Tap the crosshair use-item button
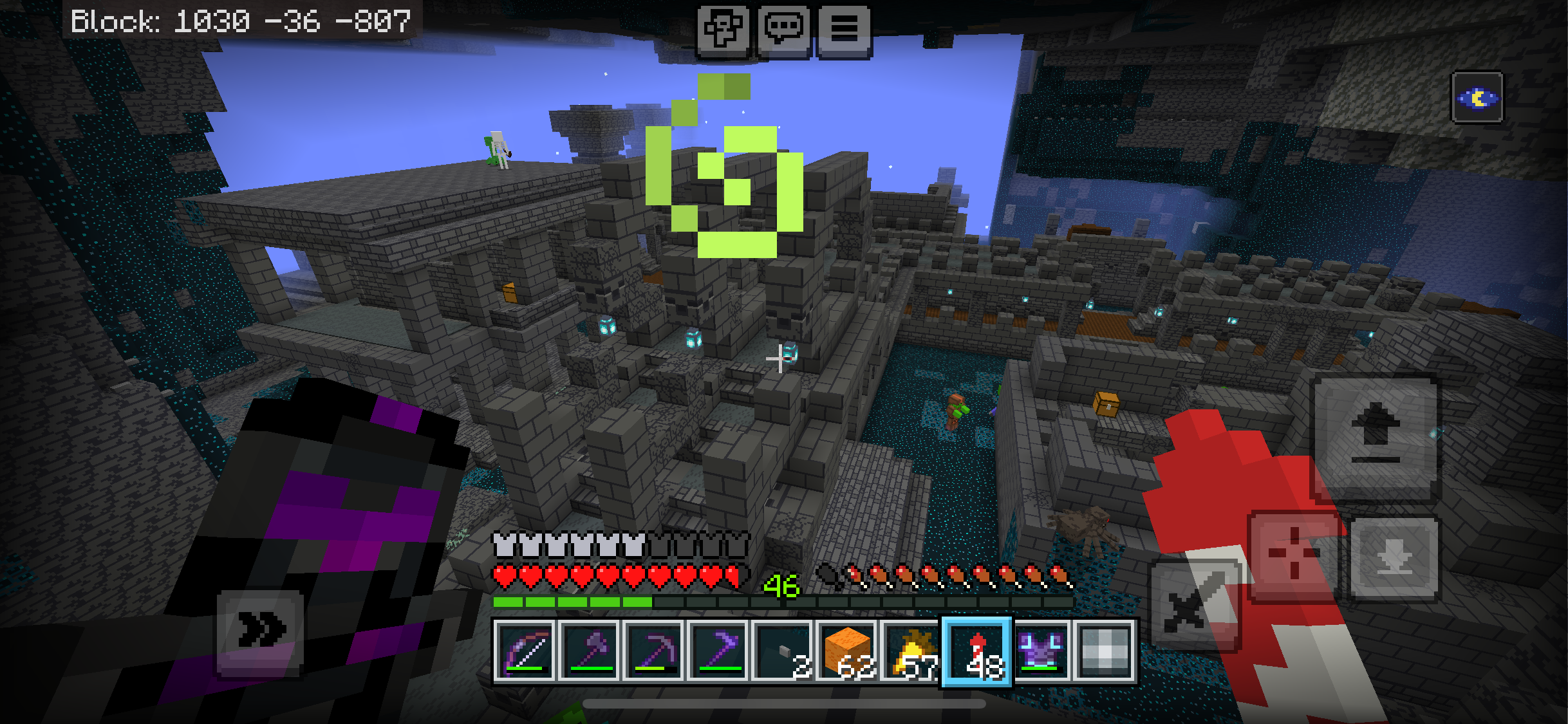Screen dimensions: 1568x724 pos(1294,555)
